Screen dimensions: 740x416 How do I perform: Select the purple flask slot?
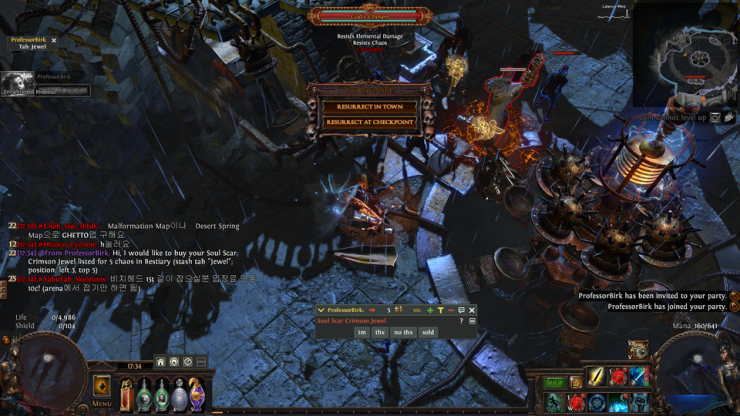tap(197, 394)
